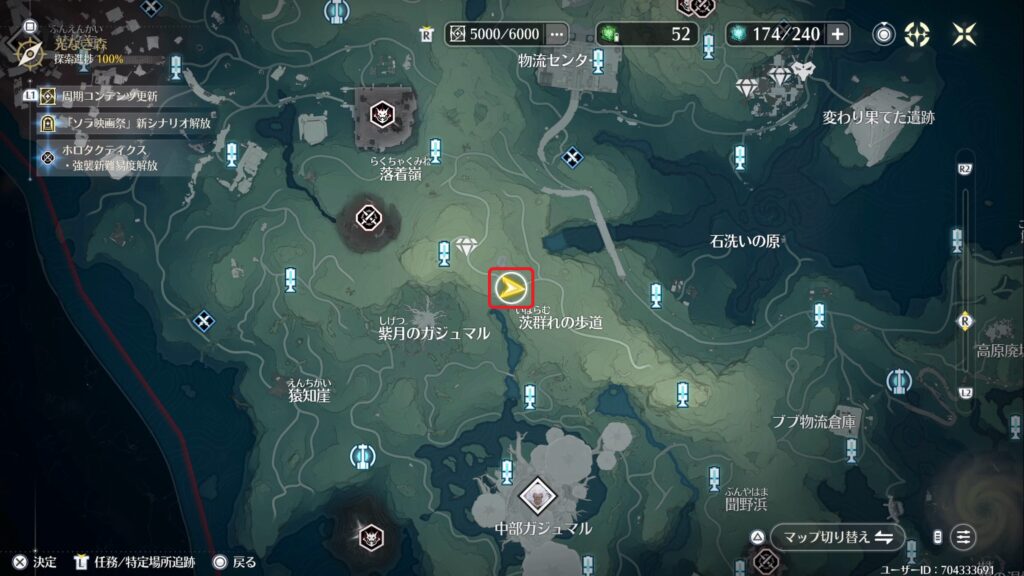Click the 紫月のガジュマル location label
The height and width of the screenshot is (576, 1024).
(x=433, y=333)
